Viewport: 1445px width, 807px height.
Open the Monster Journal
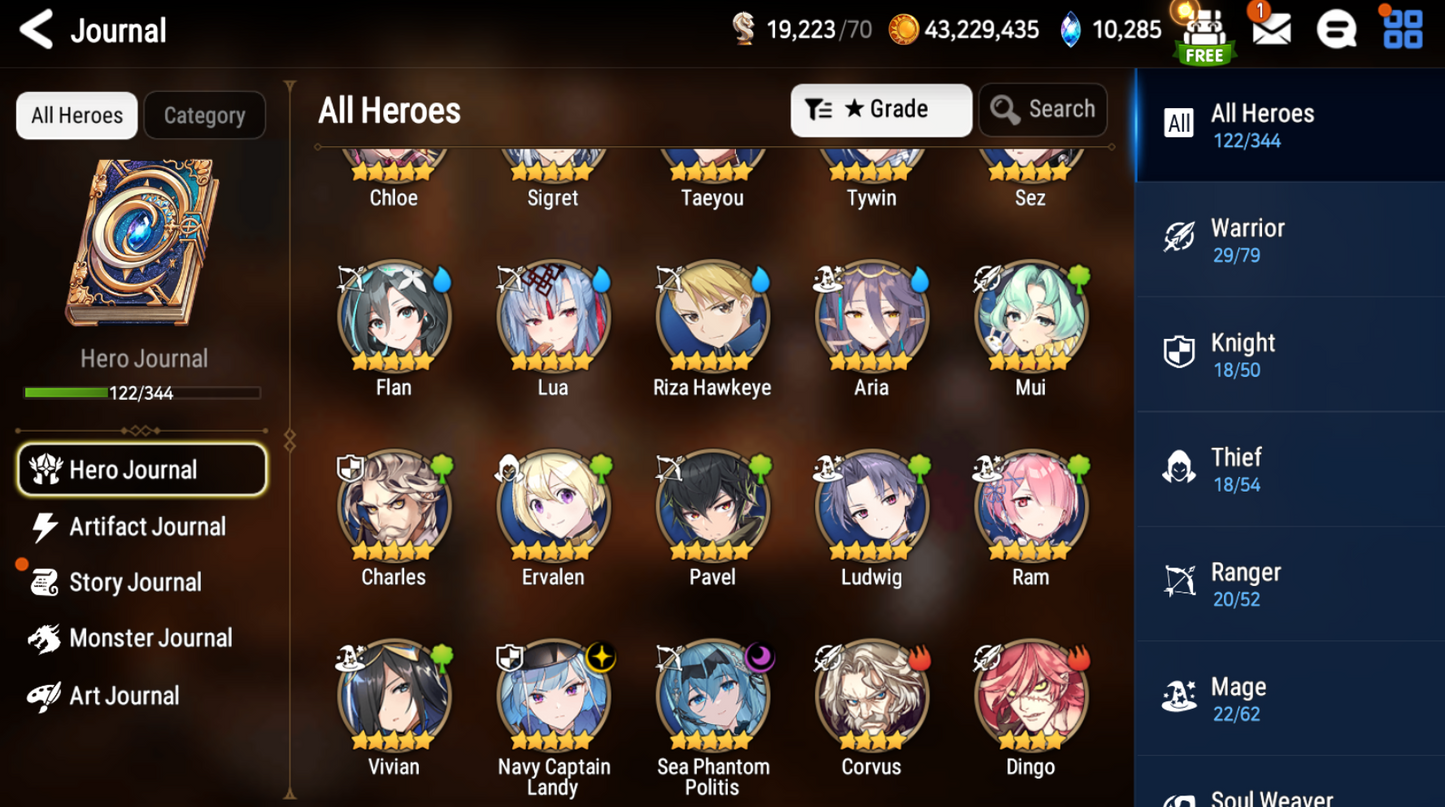coord(150,638)
